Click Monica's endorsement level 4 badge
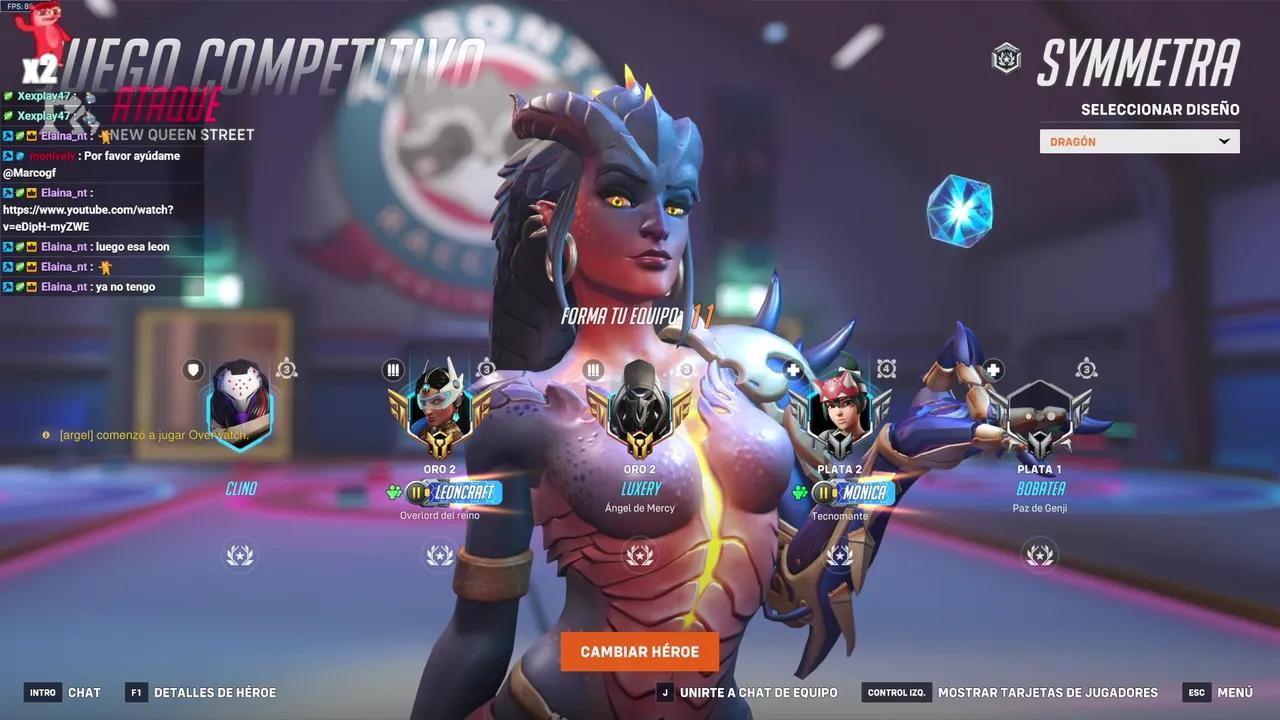This screenshot has height=720, width=1280. [x=884, y=369]
